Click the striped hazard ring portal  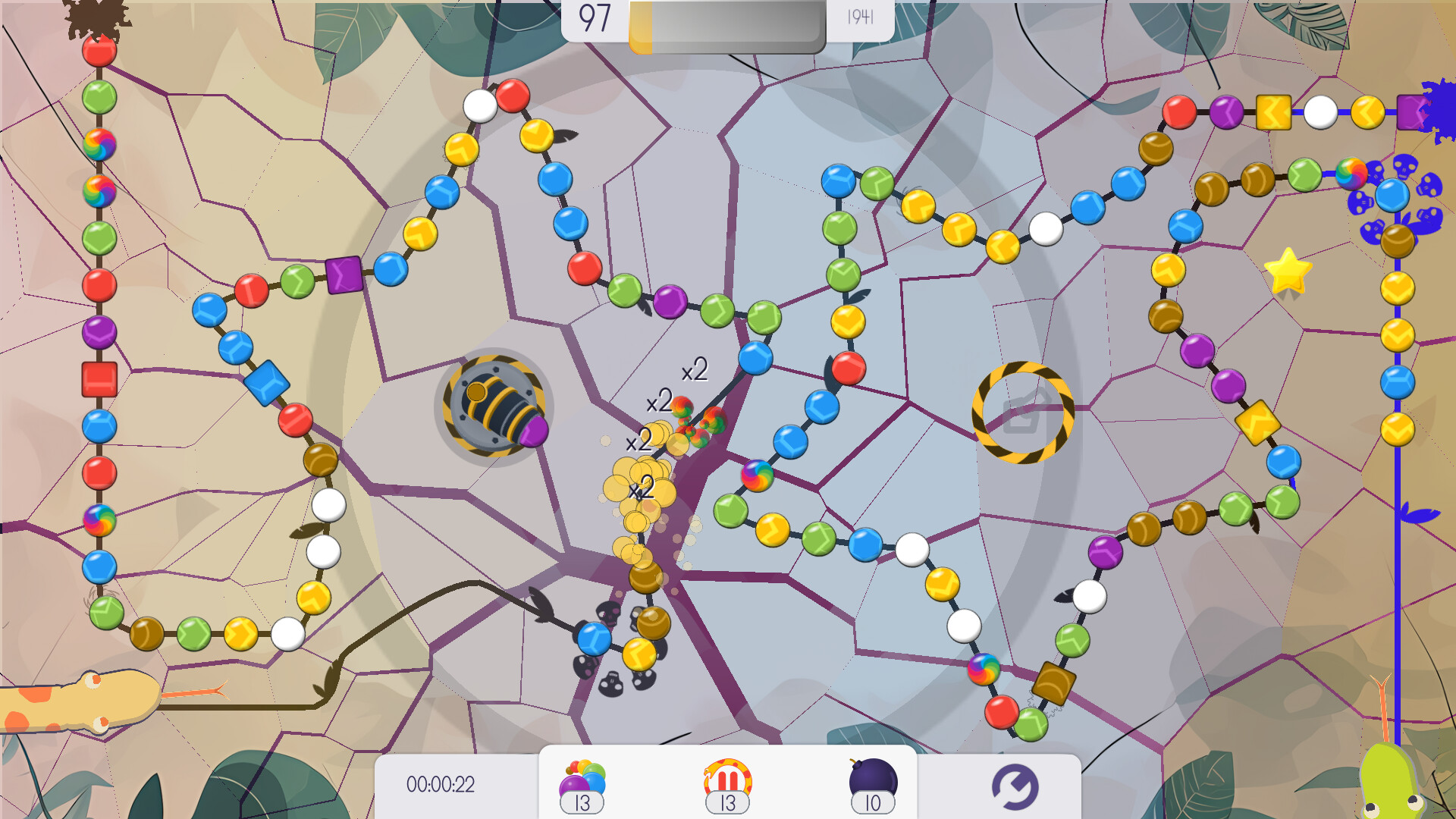click(1022, 413)
